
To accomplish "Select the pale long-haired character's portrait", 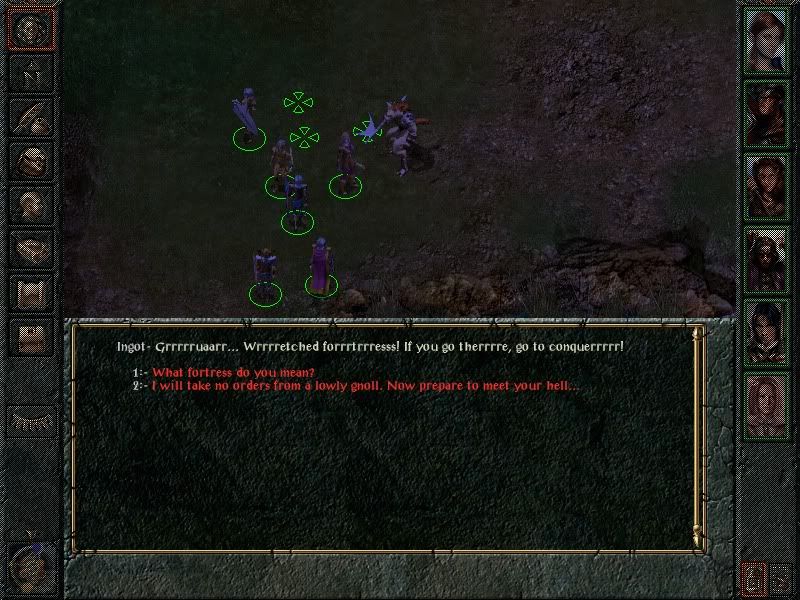I will (x=767, y=404).
